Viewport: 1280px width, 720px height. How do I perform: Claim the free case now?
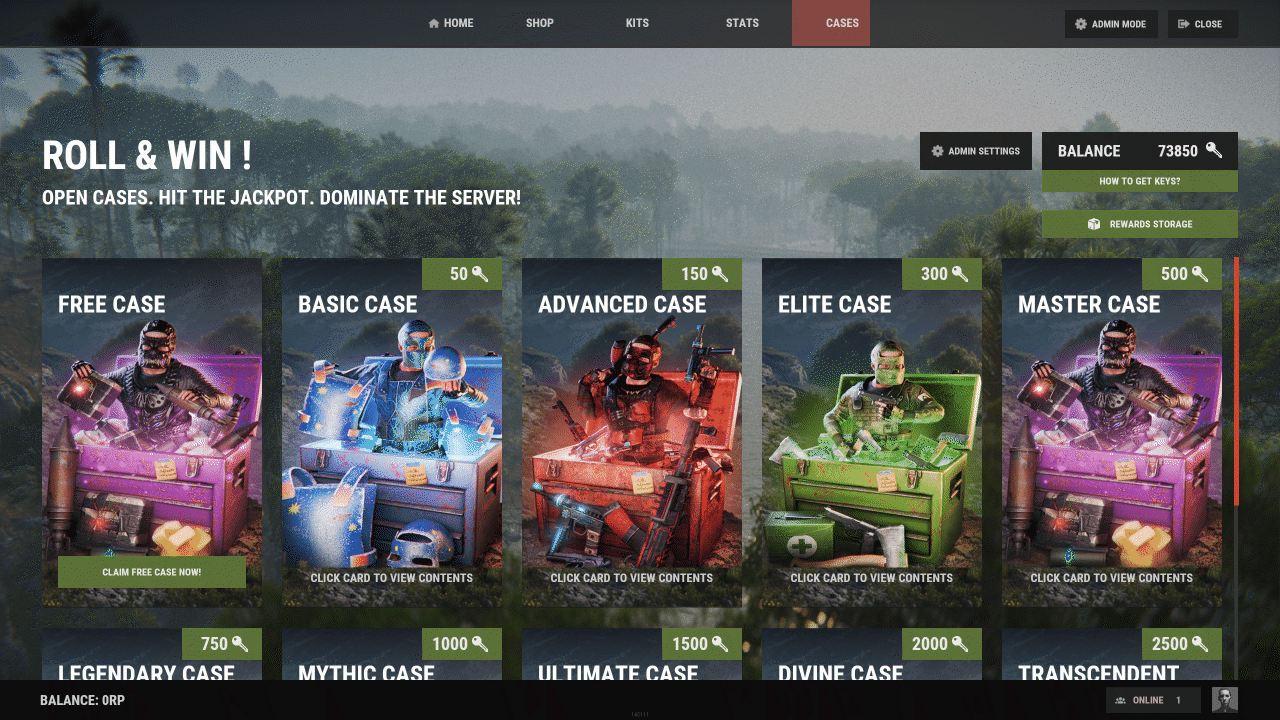(152, 572)
